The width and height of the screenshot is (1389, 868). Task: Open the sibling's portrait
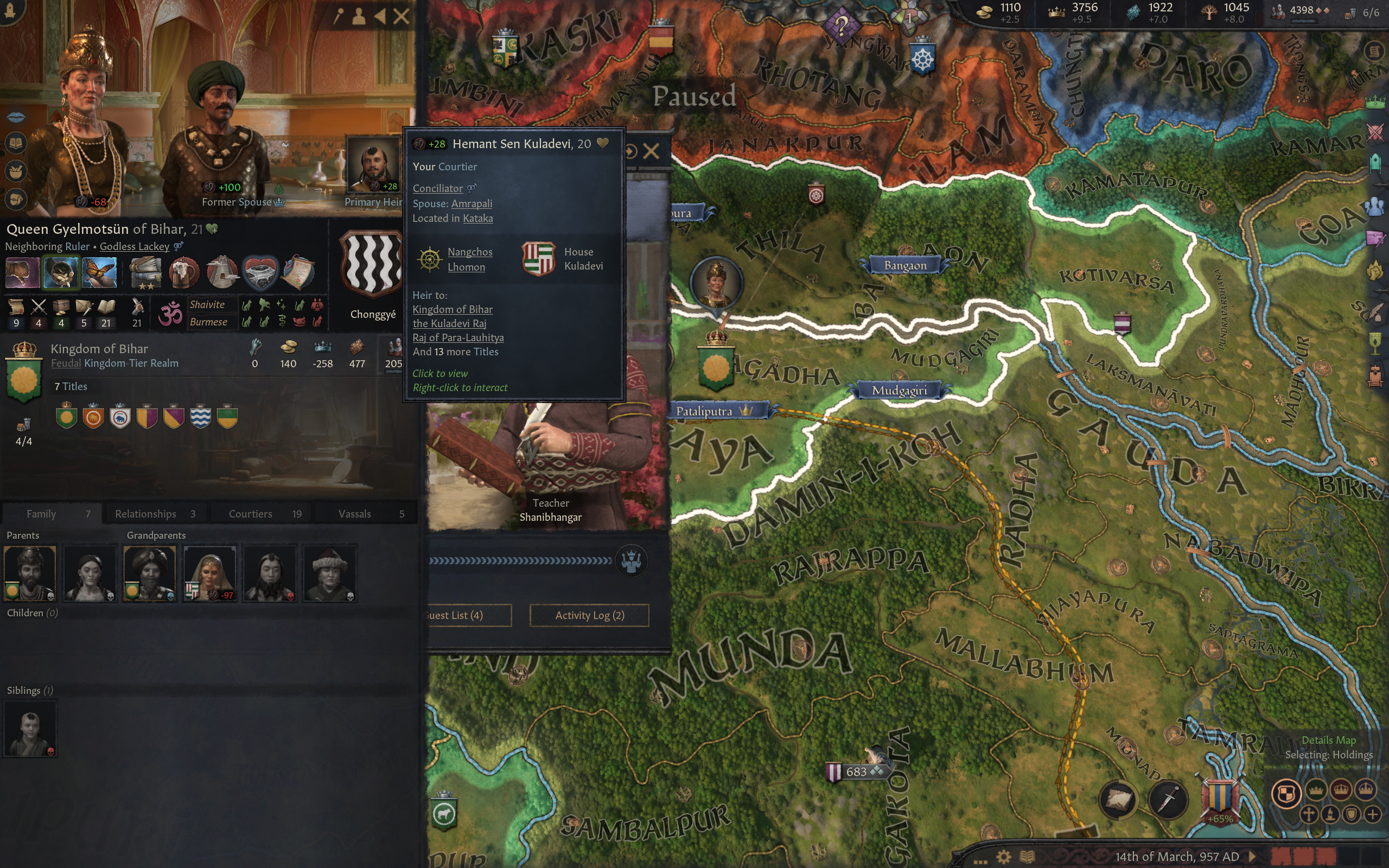point(30,729)
